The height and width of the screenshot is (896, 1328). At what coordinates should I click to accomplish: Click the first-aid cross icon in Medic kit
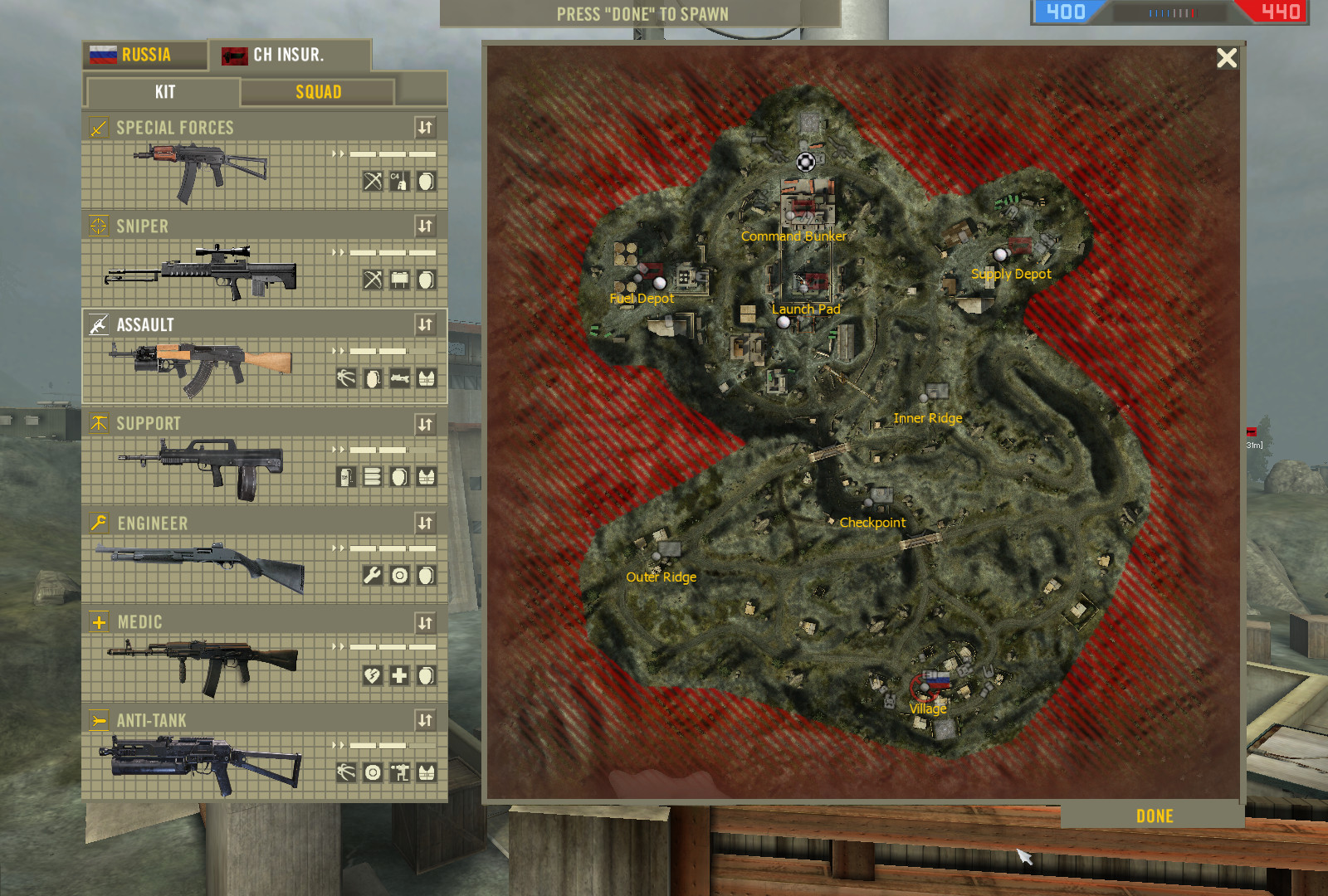[398, 674]
